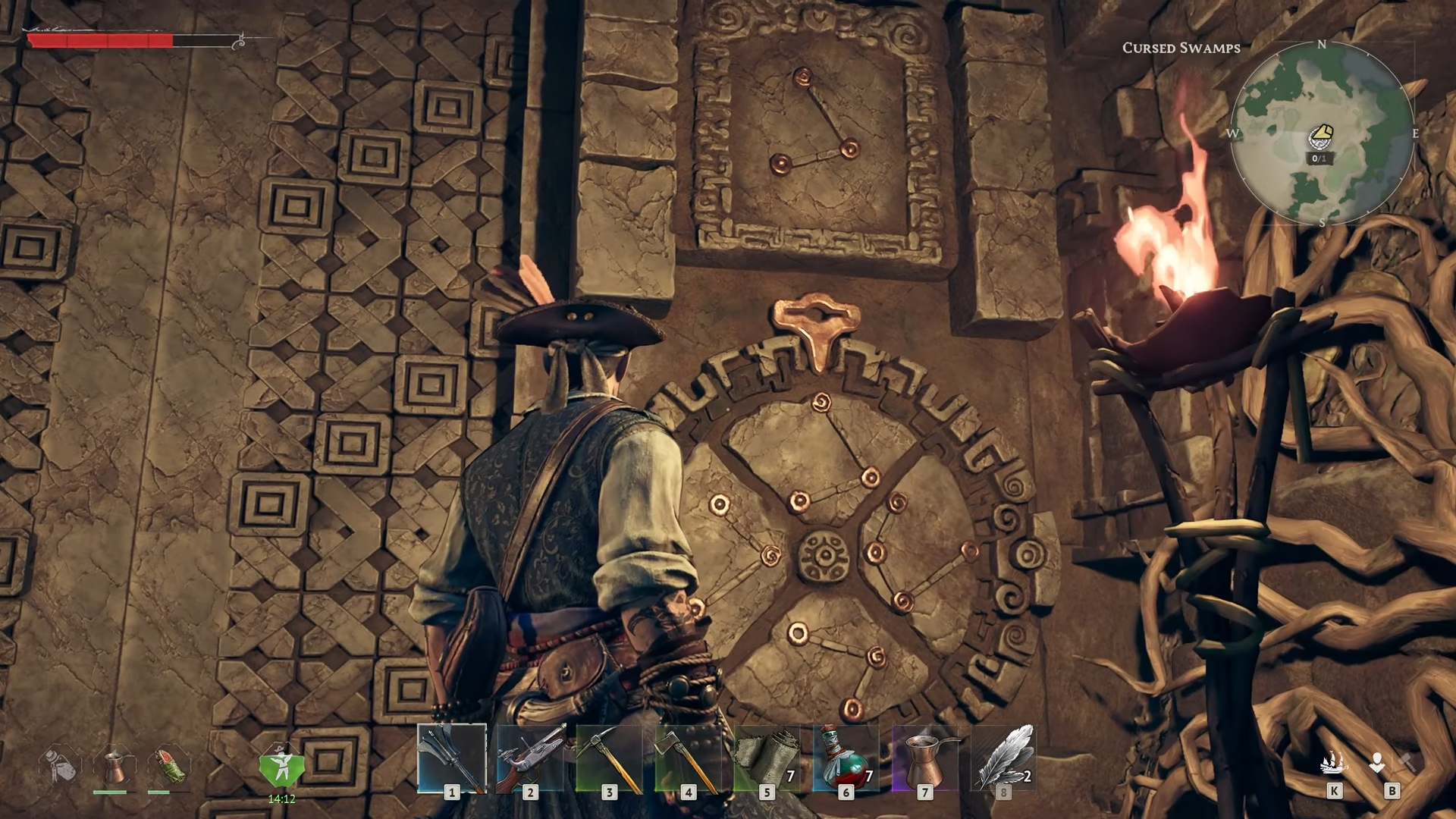Choose the pickaxe in hotbar slot 3
This screenshot has height=819, width=1456.
pyautogui.click(x=610, y=758)
